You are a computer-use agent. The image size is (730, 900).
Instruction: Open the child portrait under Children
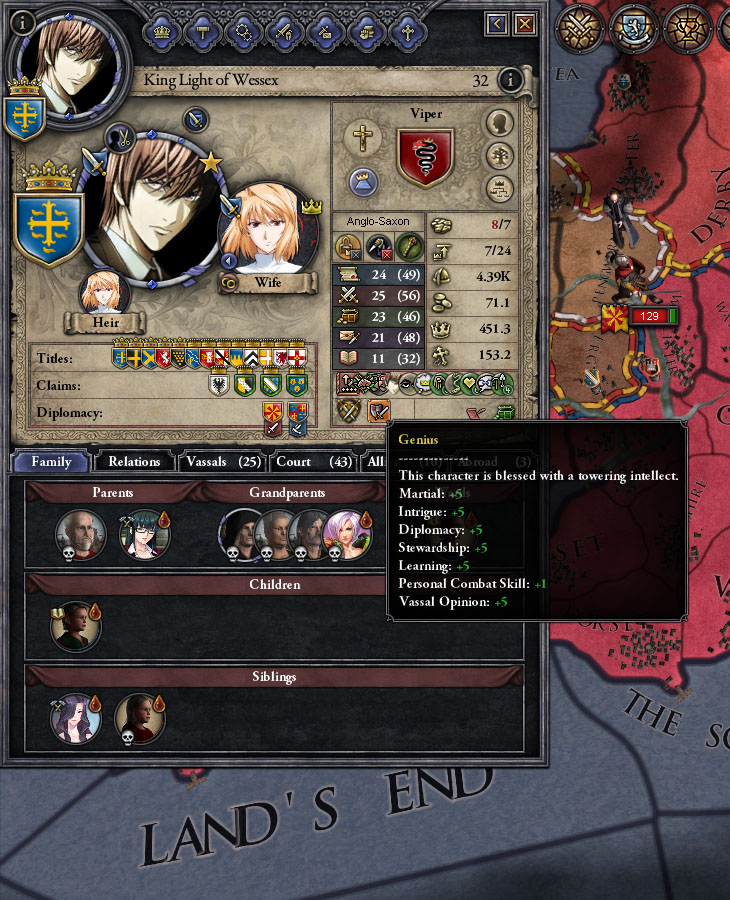[76, 627]
